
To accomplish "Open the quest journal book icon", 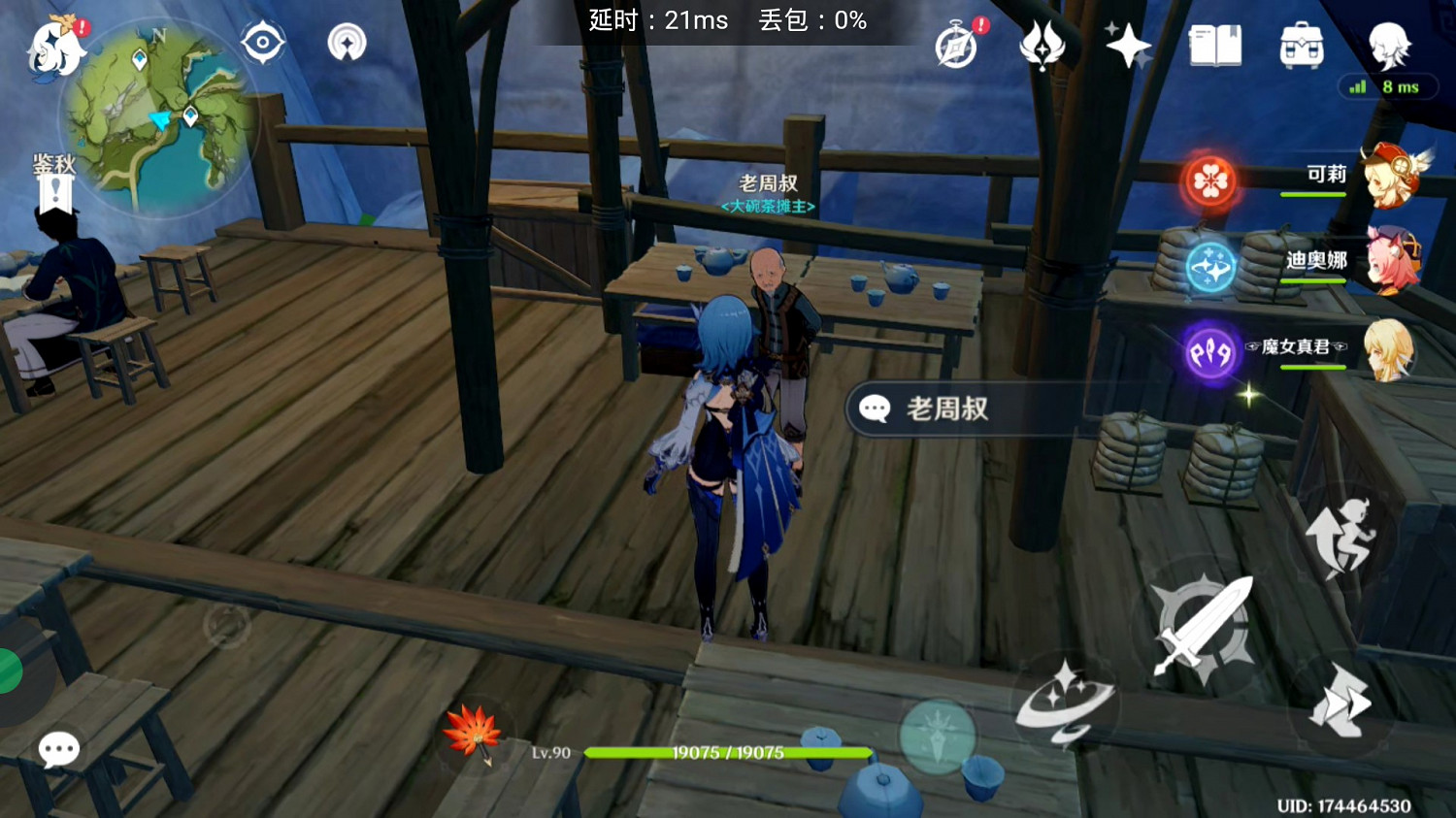I will click(1217, 43).
